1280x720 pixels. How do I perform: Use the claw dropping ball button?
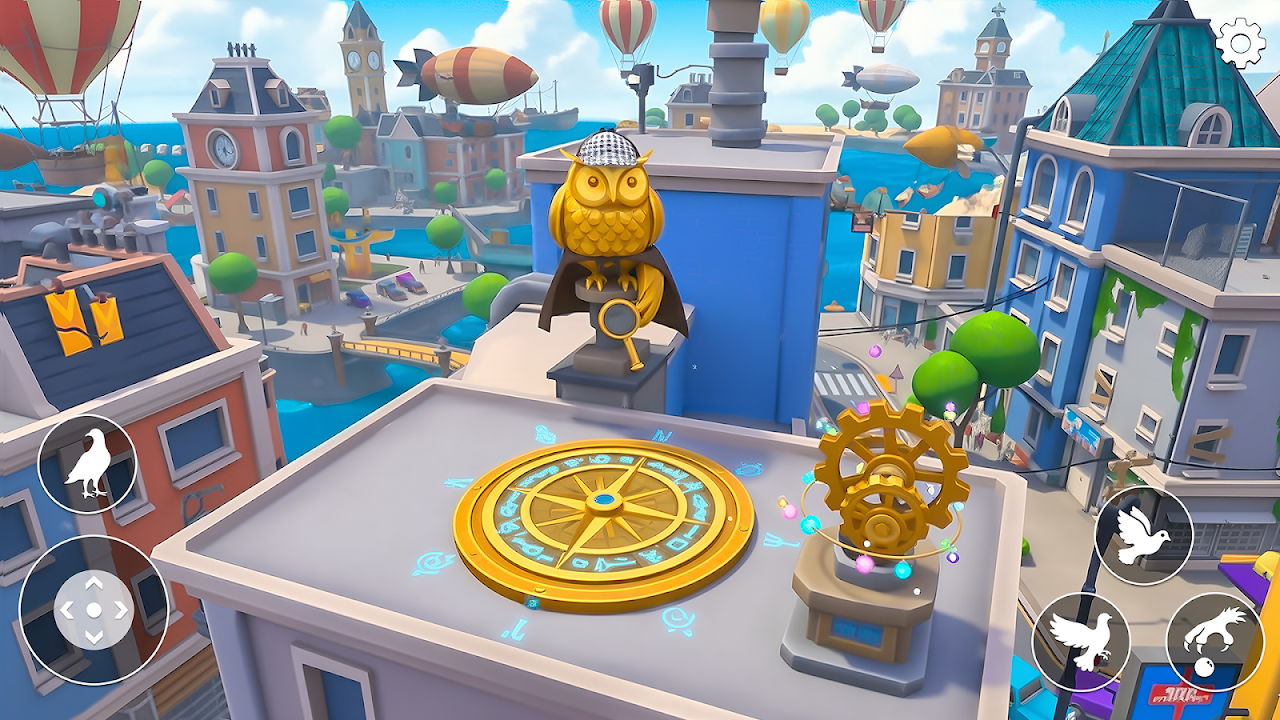pos(1213,641)
